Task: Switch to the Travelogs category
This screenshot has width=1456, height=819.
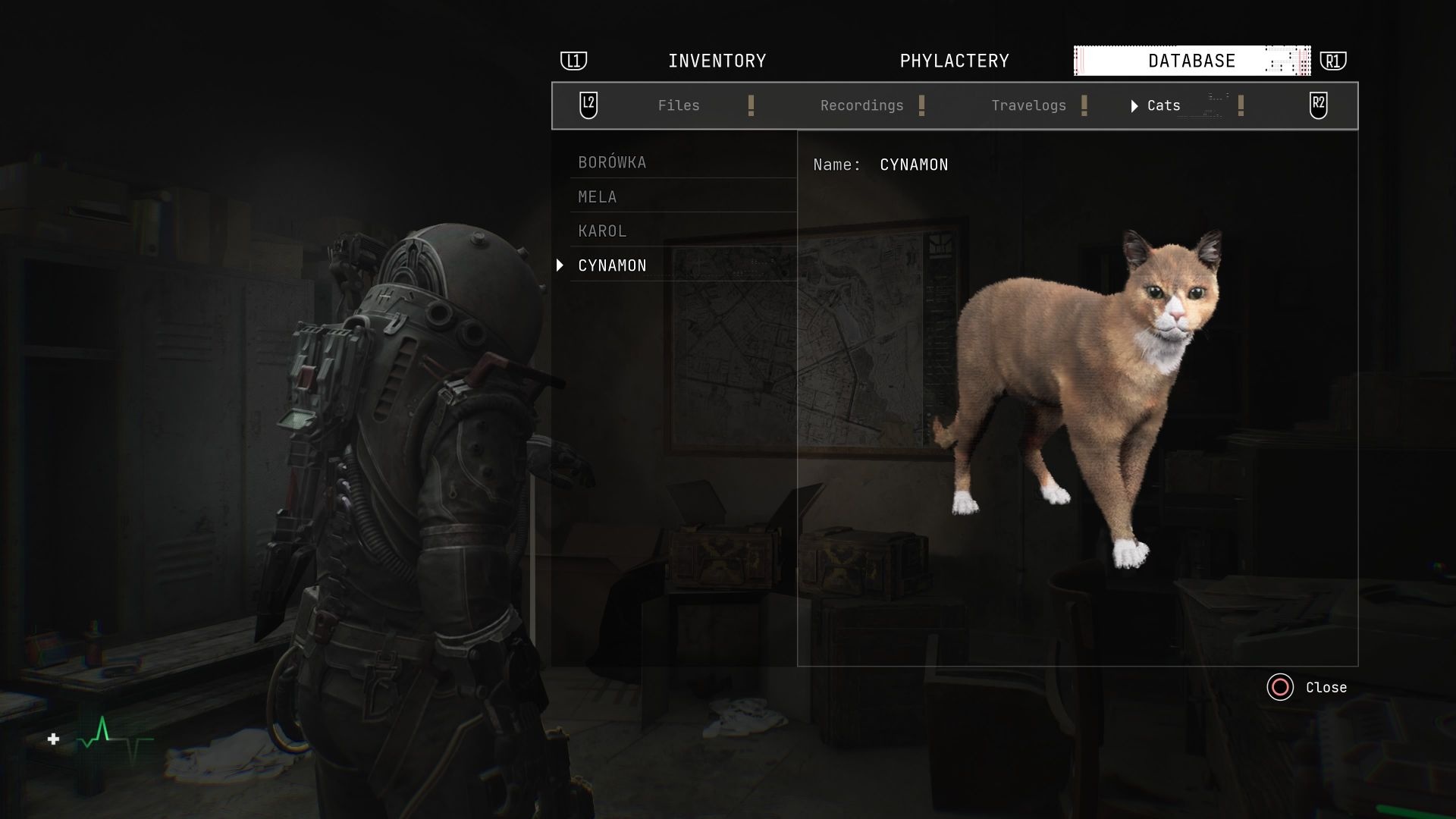Action: coord(1028,105)
